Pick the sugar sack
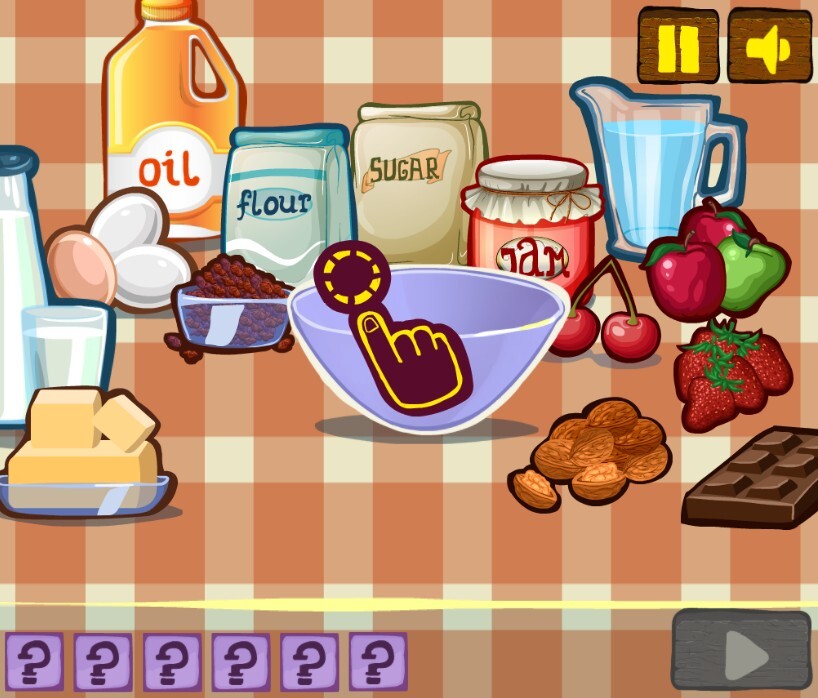Screen dimensions: 818x698 (x=417, y=175)
